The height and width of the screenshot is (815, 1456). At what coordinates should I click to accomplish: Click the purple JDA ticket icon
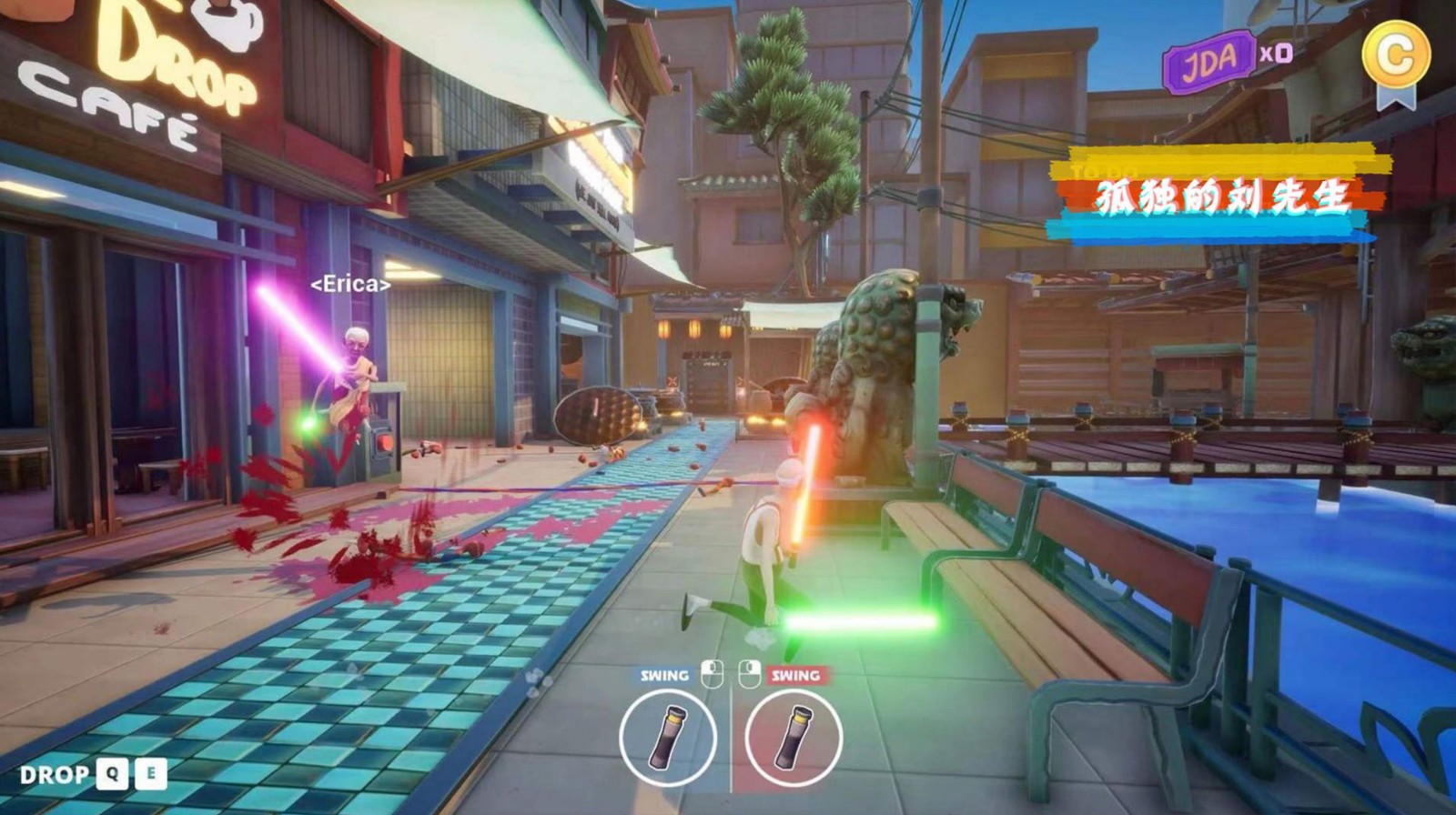[1208, 60]
